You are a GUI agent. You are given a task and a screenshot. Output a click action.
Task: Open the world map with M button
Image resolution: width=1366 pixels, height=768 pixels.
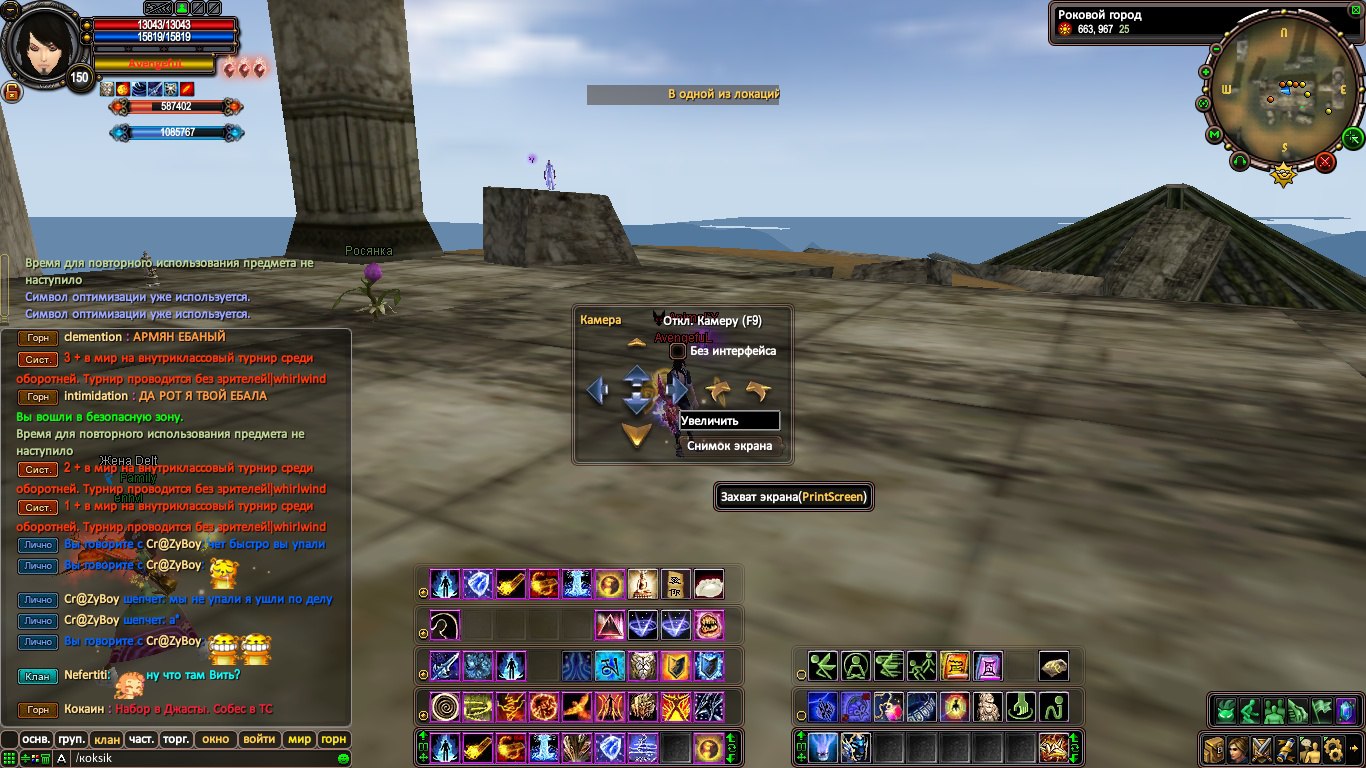[1214, 135]
